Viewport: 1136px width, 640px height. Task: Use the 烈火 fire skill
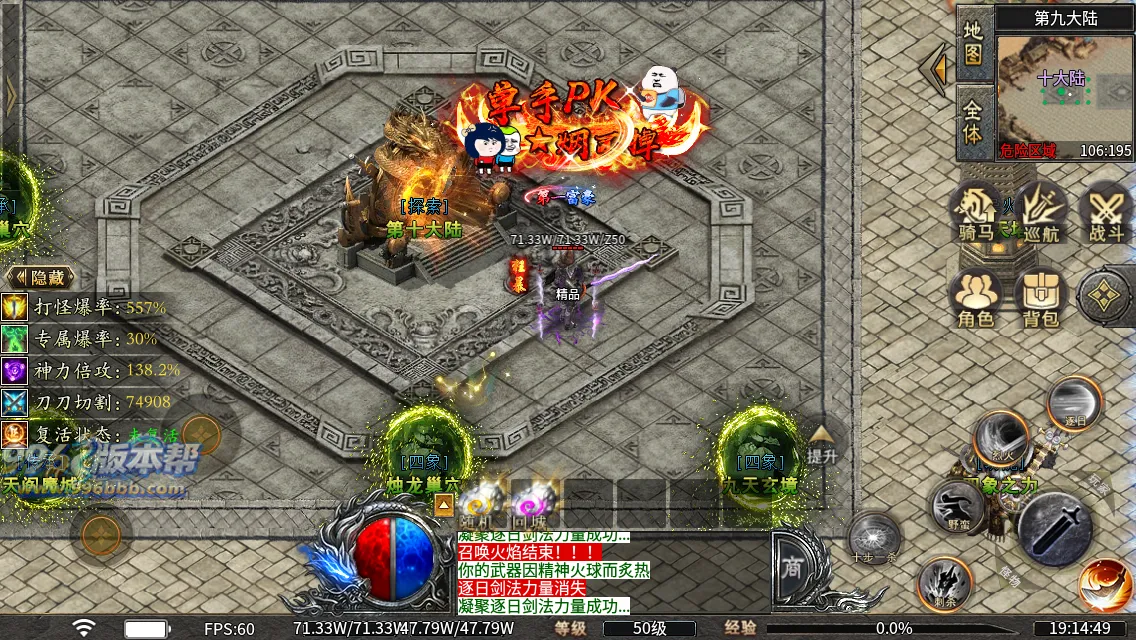coord(1001,439)
